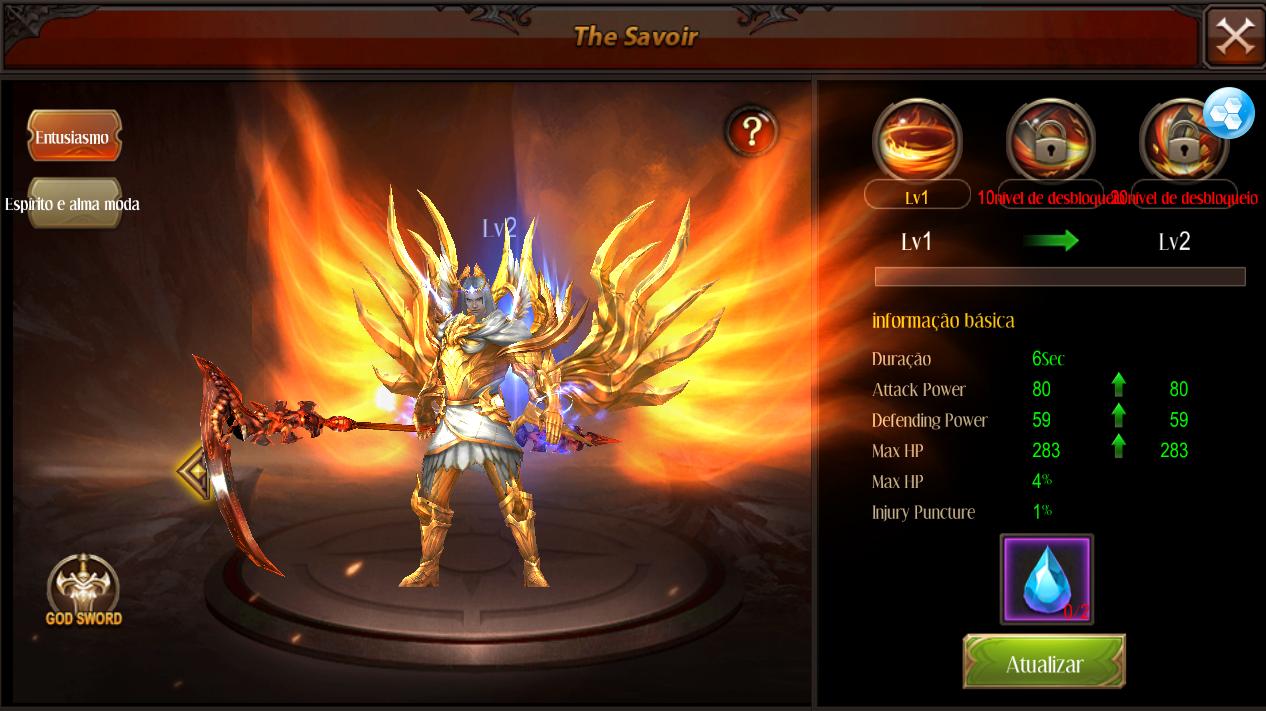
Task: Select the blue crystal drop material slot
Action: tap(1047, 579)
